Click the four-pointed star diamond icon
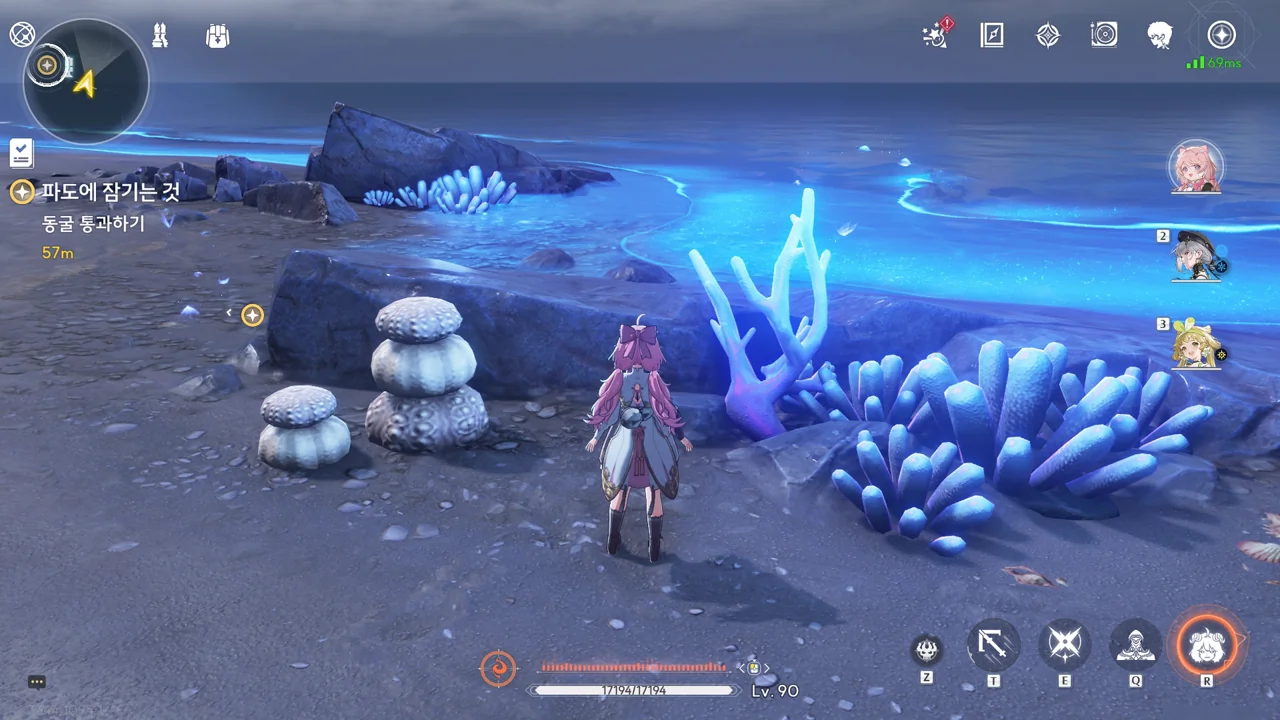The width and height of the screenshot is (1280, 720). click(x=1047, y=36)
